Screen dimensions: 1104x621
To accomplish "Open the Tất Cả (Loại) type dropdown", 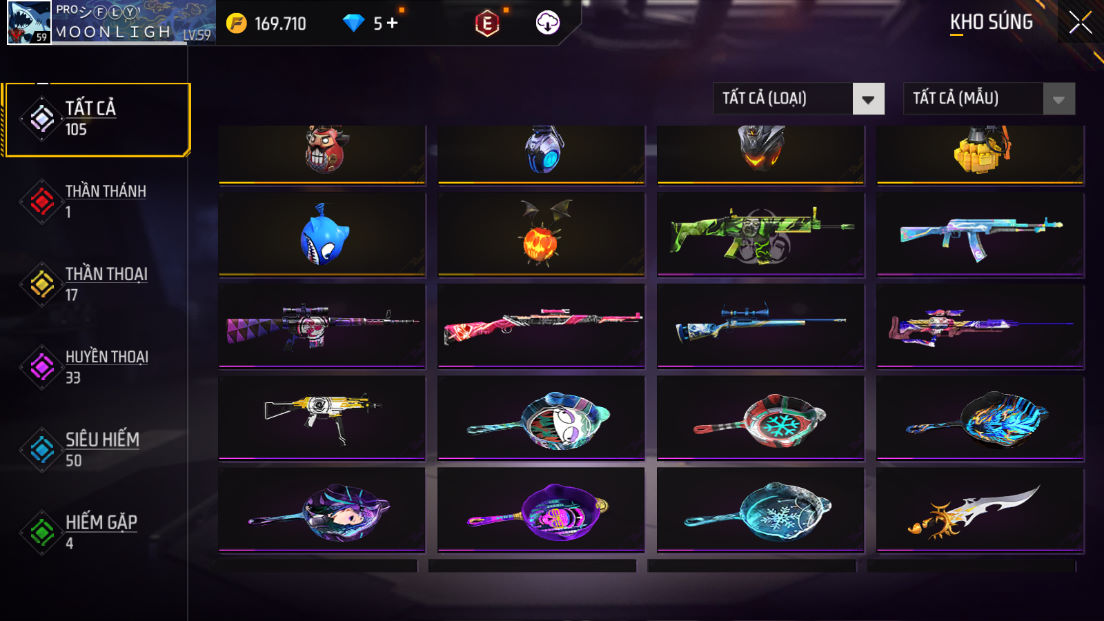I will 798,98.
